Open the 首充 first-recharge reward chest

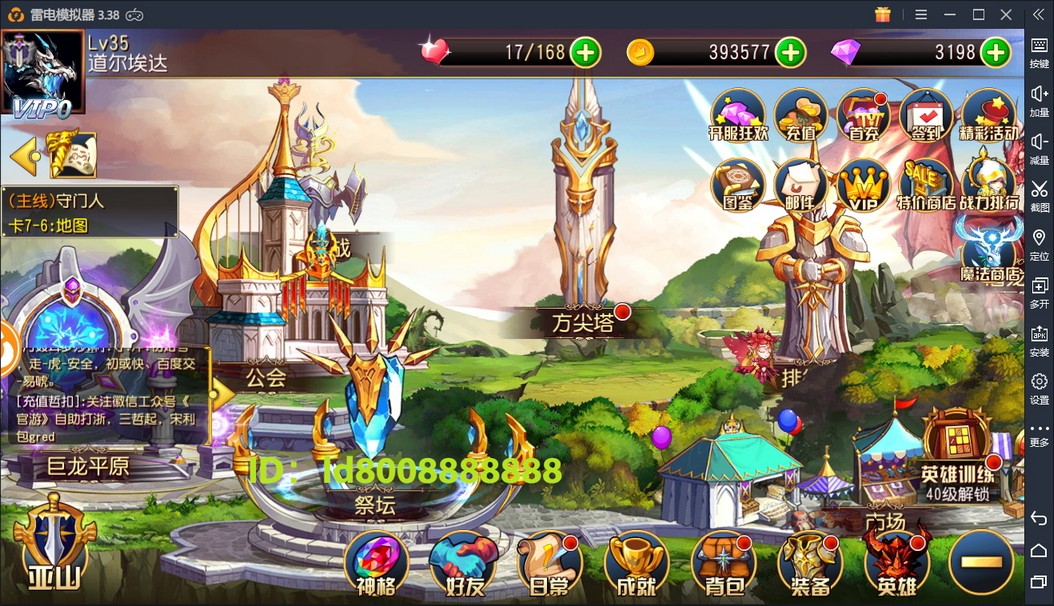(863, 114)
